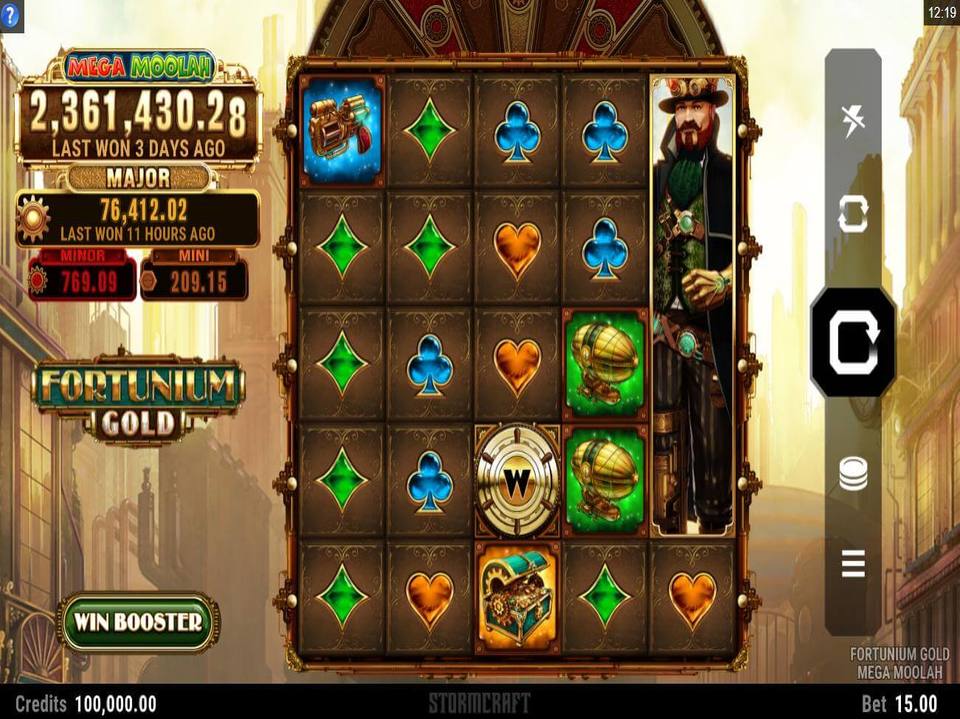
Task: Open the hamburger game menu
Action: [x=853, y=565]
